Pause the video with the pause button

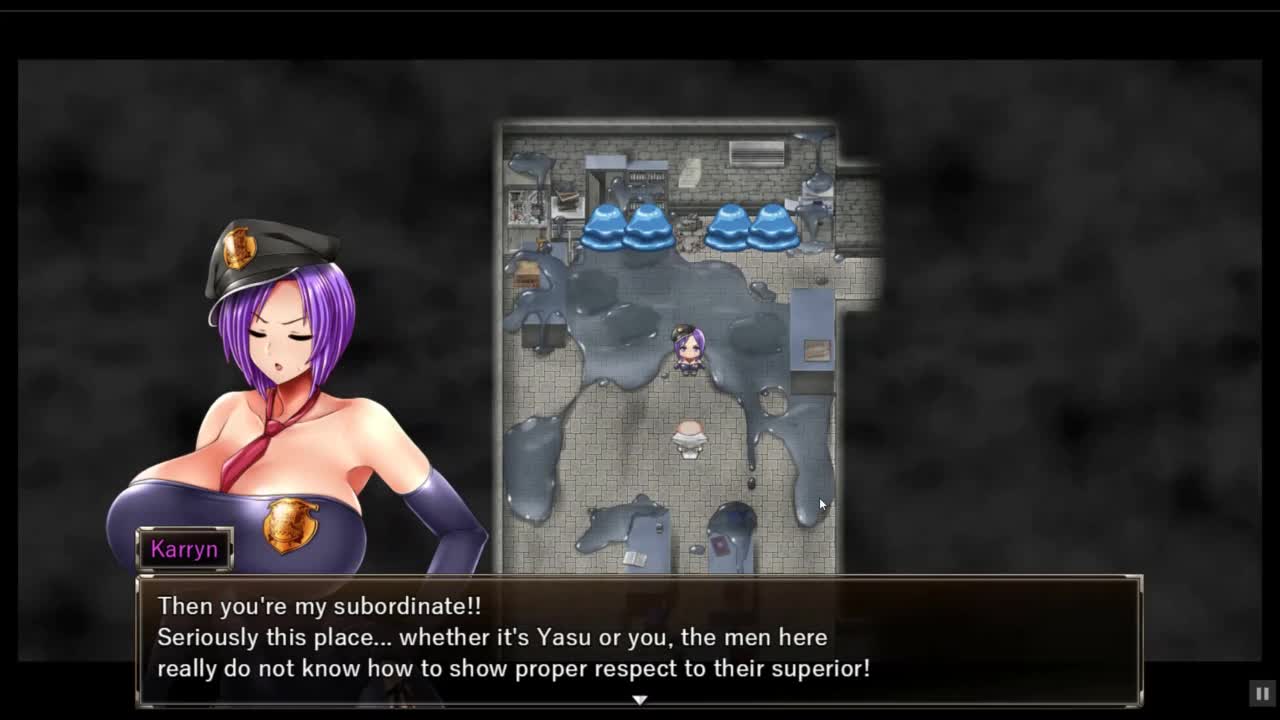1262,693
